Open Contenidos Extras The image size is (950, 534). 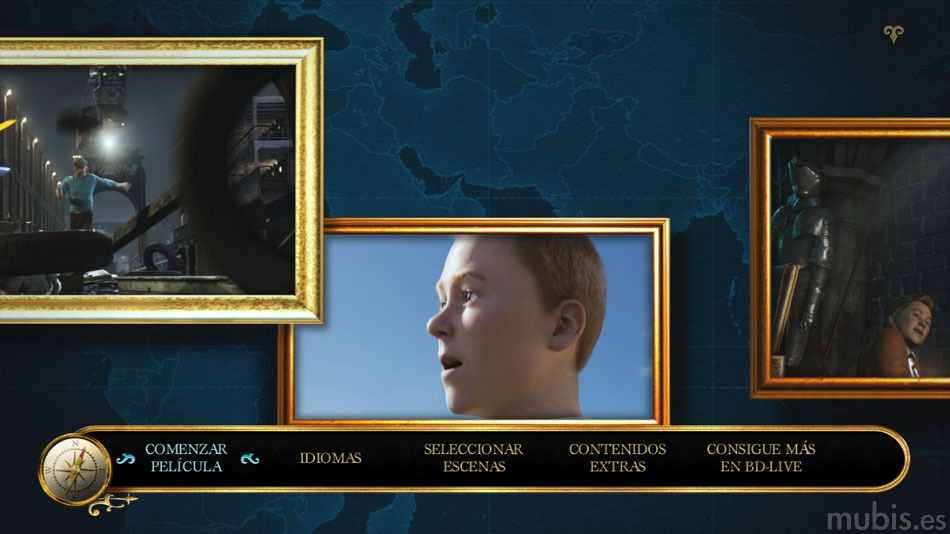[x=617, y=458]
